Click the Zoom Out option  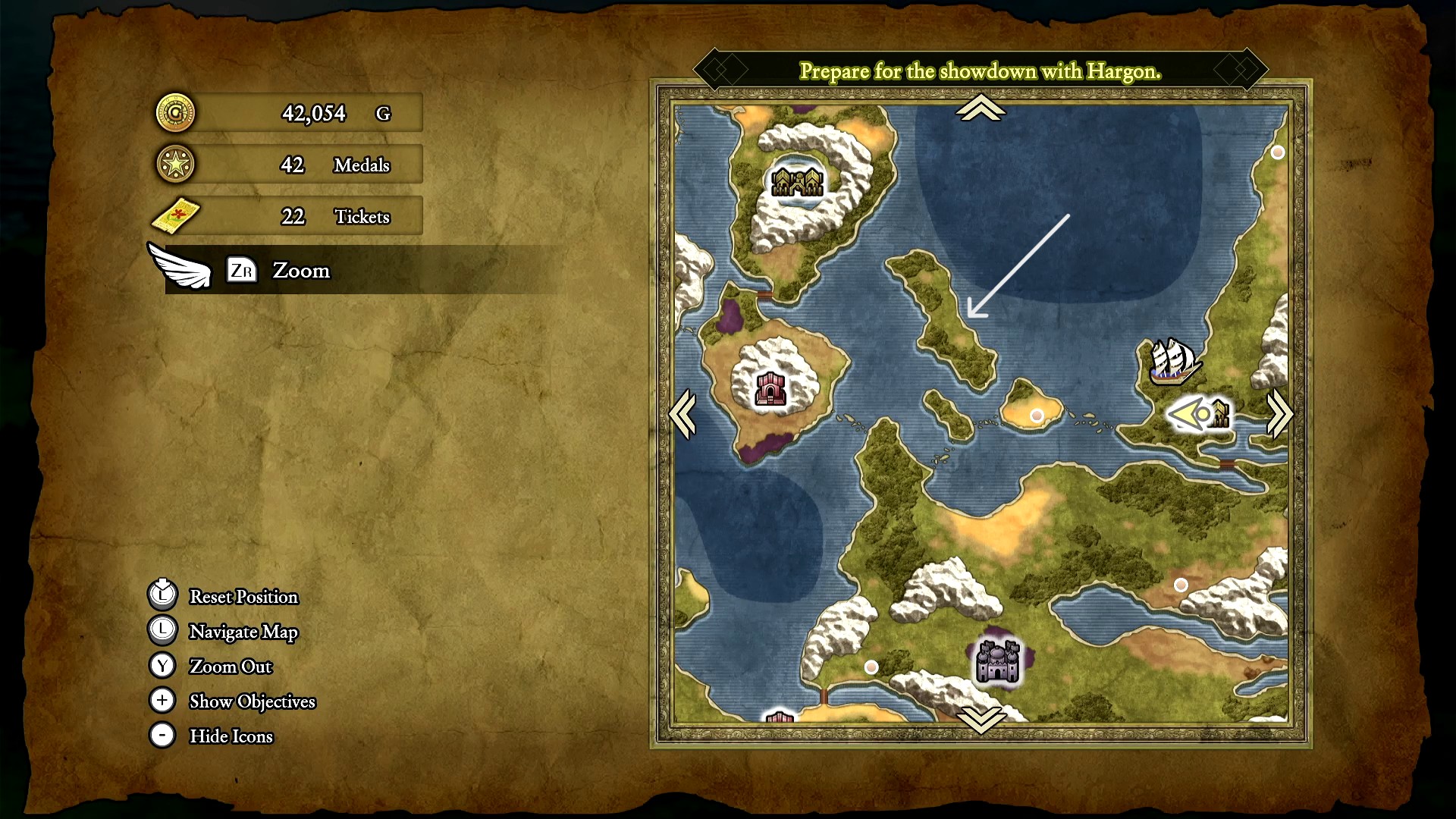(x=230, y=667)
